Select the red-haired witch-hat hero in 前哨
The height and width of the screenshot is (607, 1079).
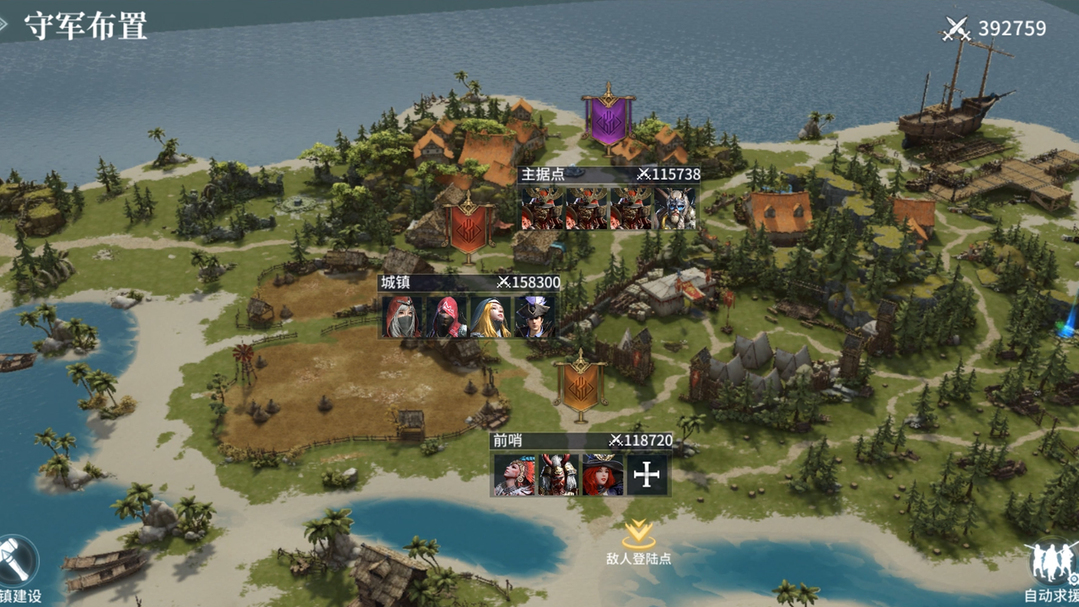(x=602, y=475)
